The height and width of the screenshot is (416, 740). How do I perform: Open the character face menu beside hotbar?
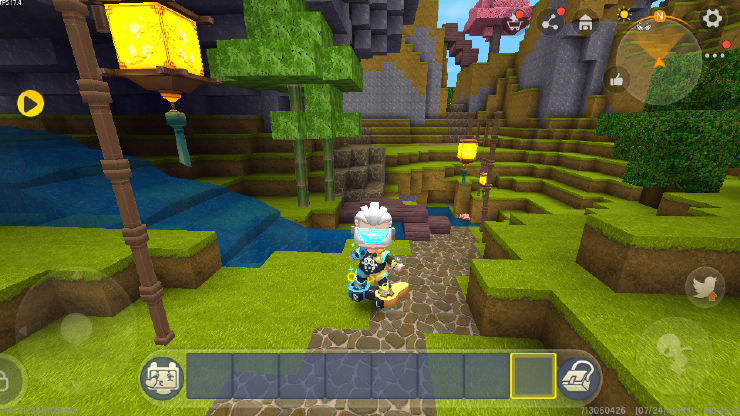coord(160,376)
